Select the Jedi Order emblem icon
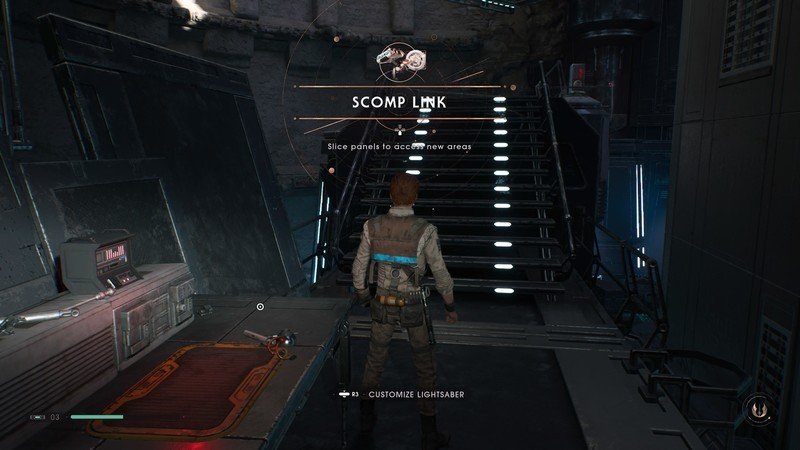The image size is (800, 450). pos(758,409)
